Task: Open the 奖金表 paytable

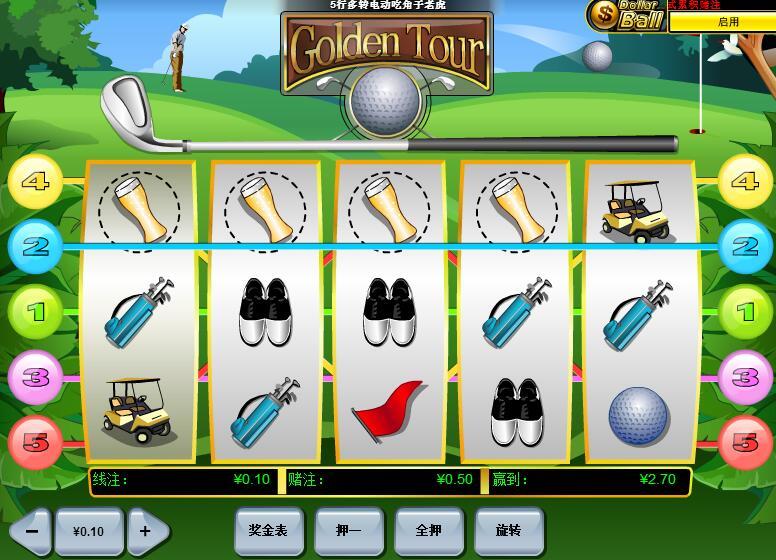Action: click(x=268, y=531)
